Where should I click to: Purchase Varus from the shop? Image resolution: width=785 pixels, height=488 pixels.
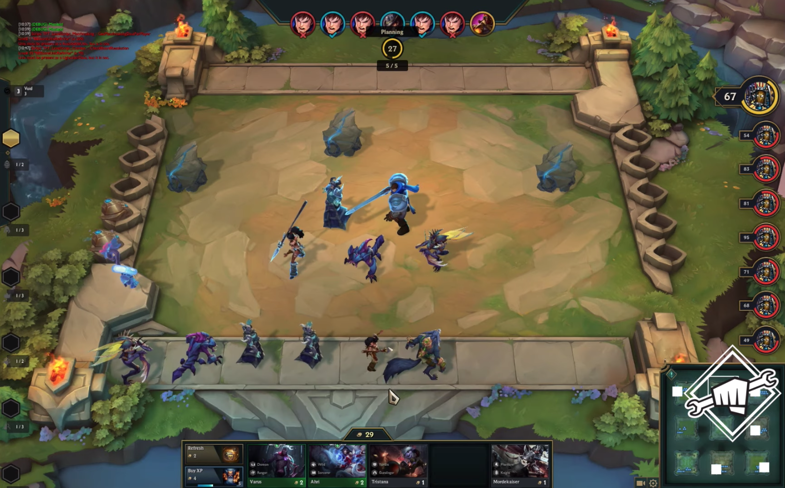point(277,465)
